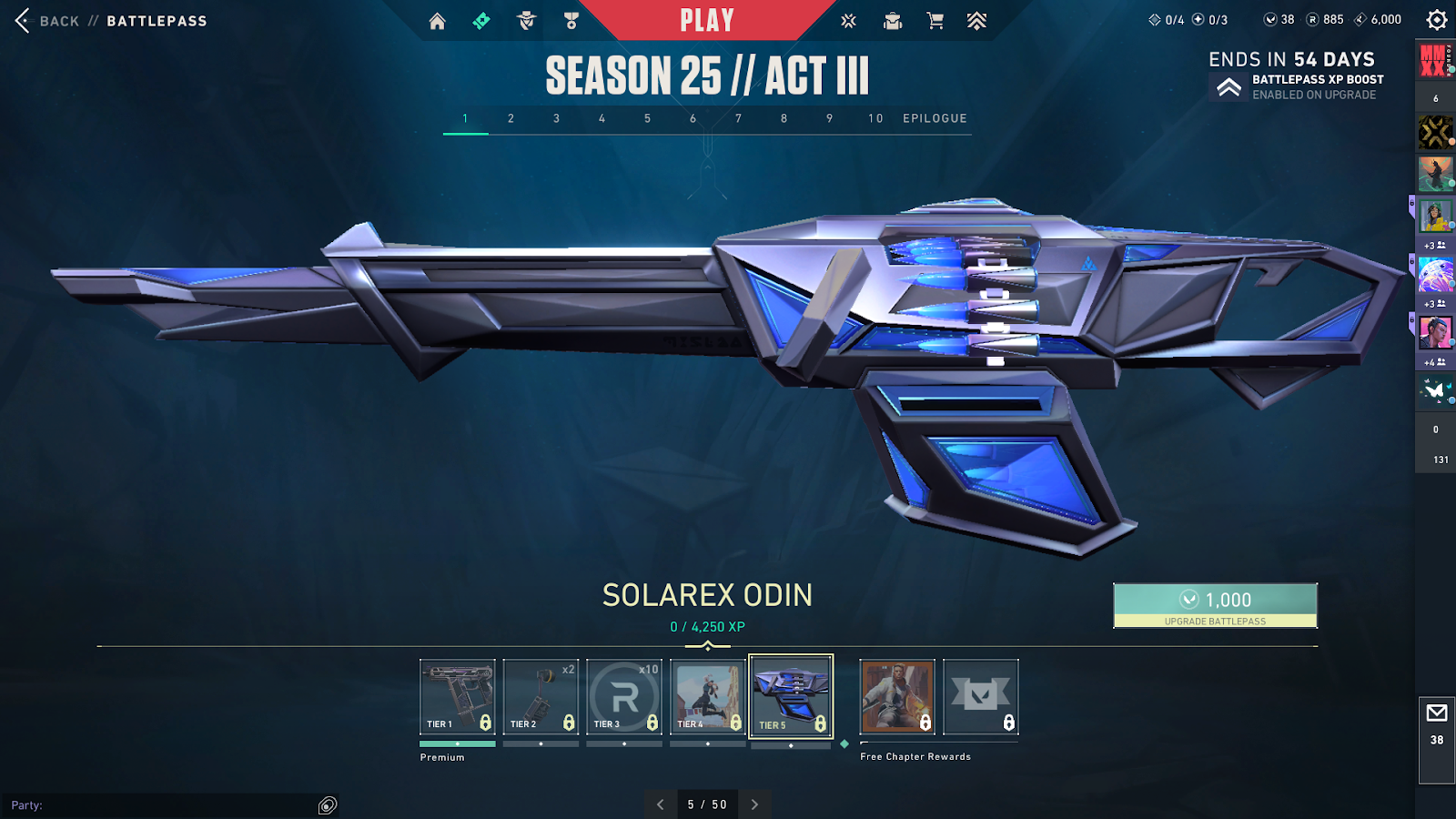This screenshot has height=819, width=1456.
Task: Open the home screen icon
Action: tap(438, 21)
